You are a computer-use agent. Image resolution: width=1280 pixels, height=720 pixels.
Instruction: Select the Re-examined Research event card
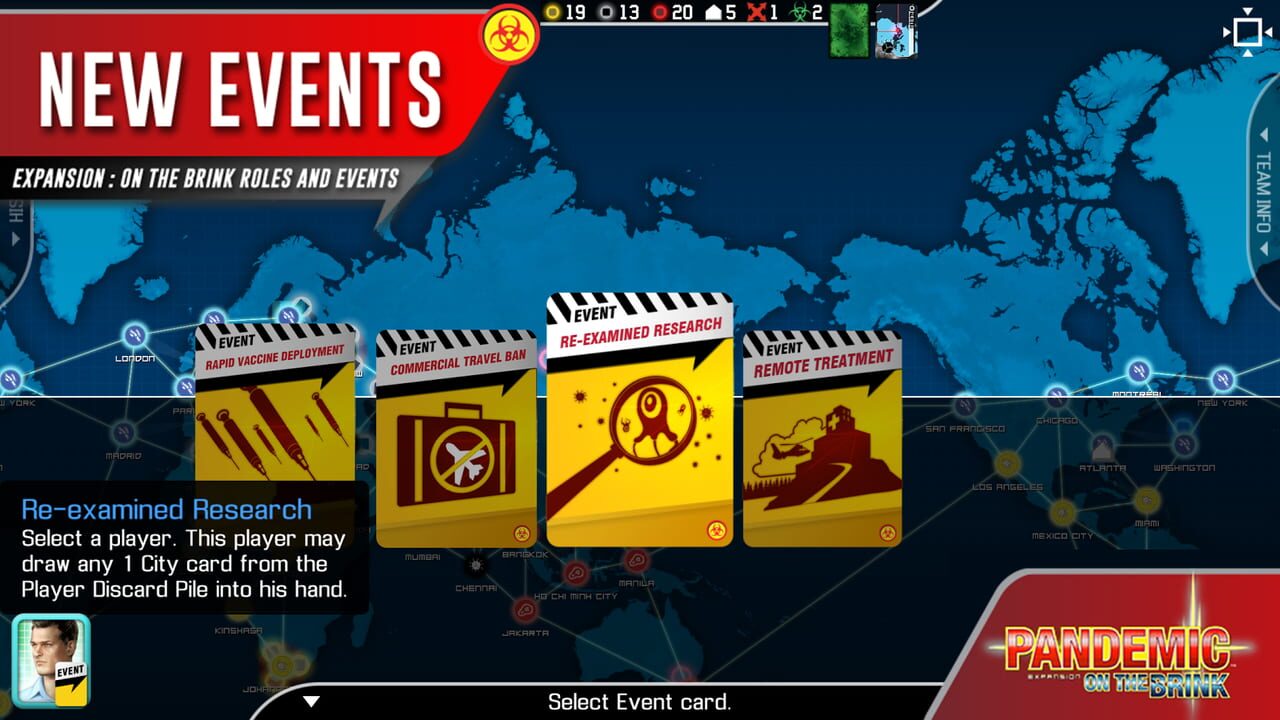(639, 420)
